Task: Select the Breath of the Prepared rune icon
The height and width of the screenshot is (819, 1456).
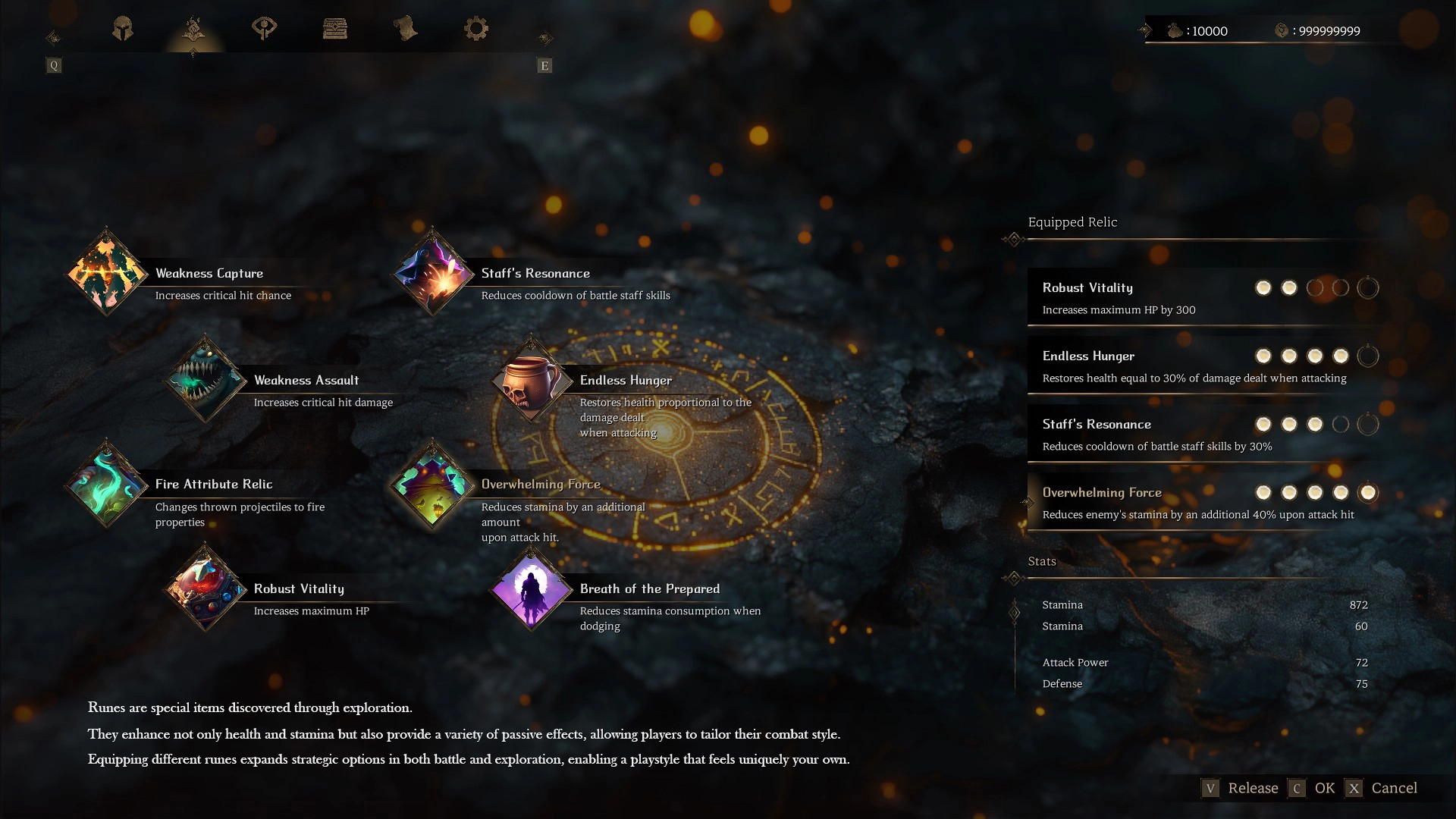Action: (x=529, y=590)
